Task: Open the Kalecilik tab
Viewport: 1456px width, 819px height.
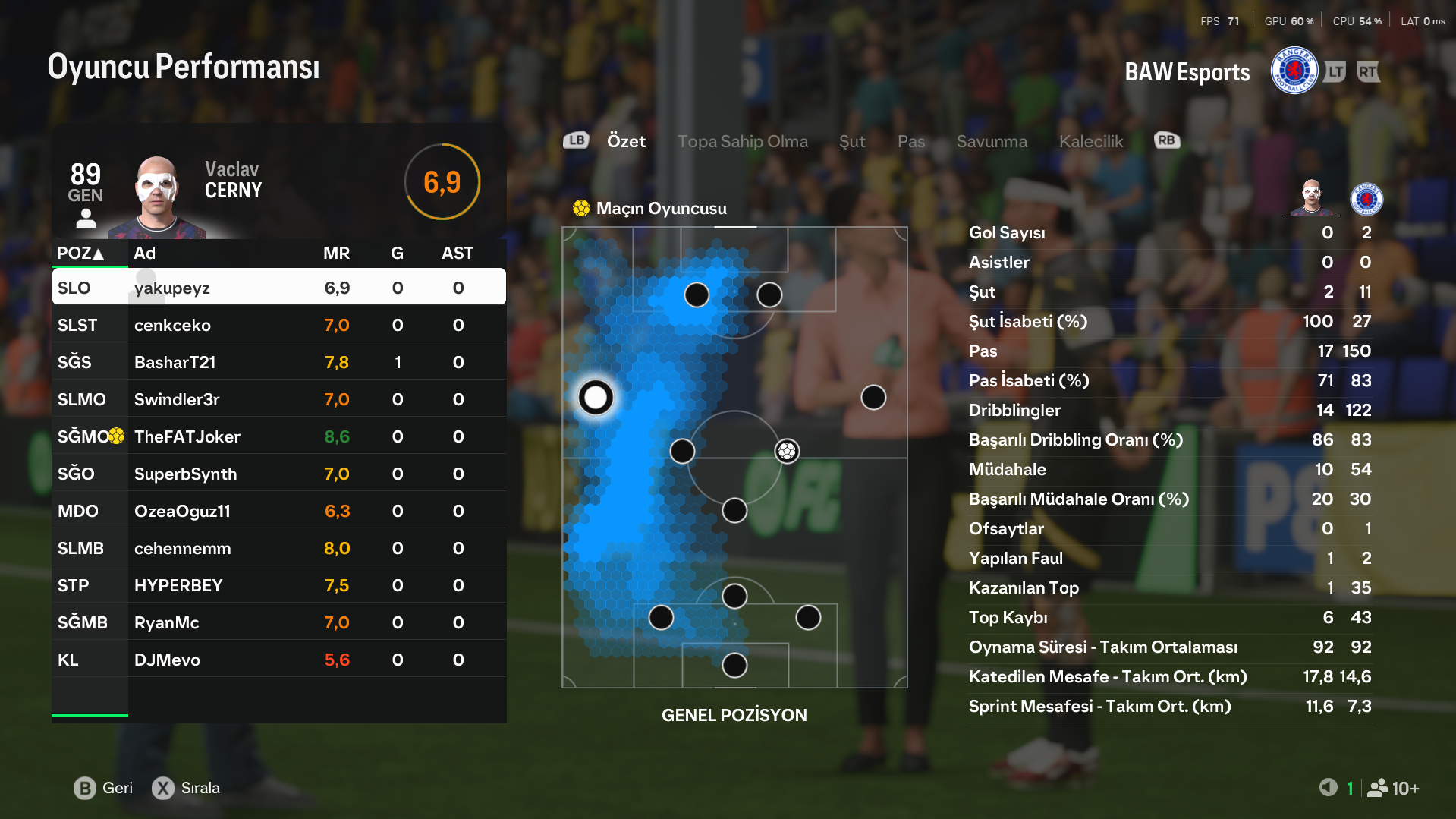Action: 1091,141
